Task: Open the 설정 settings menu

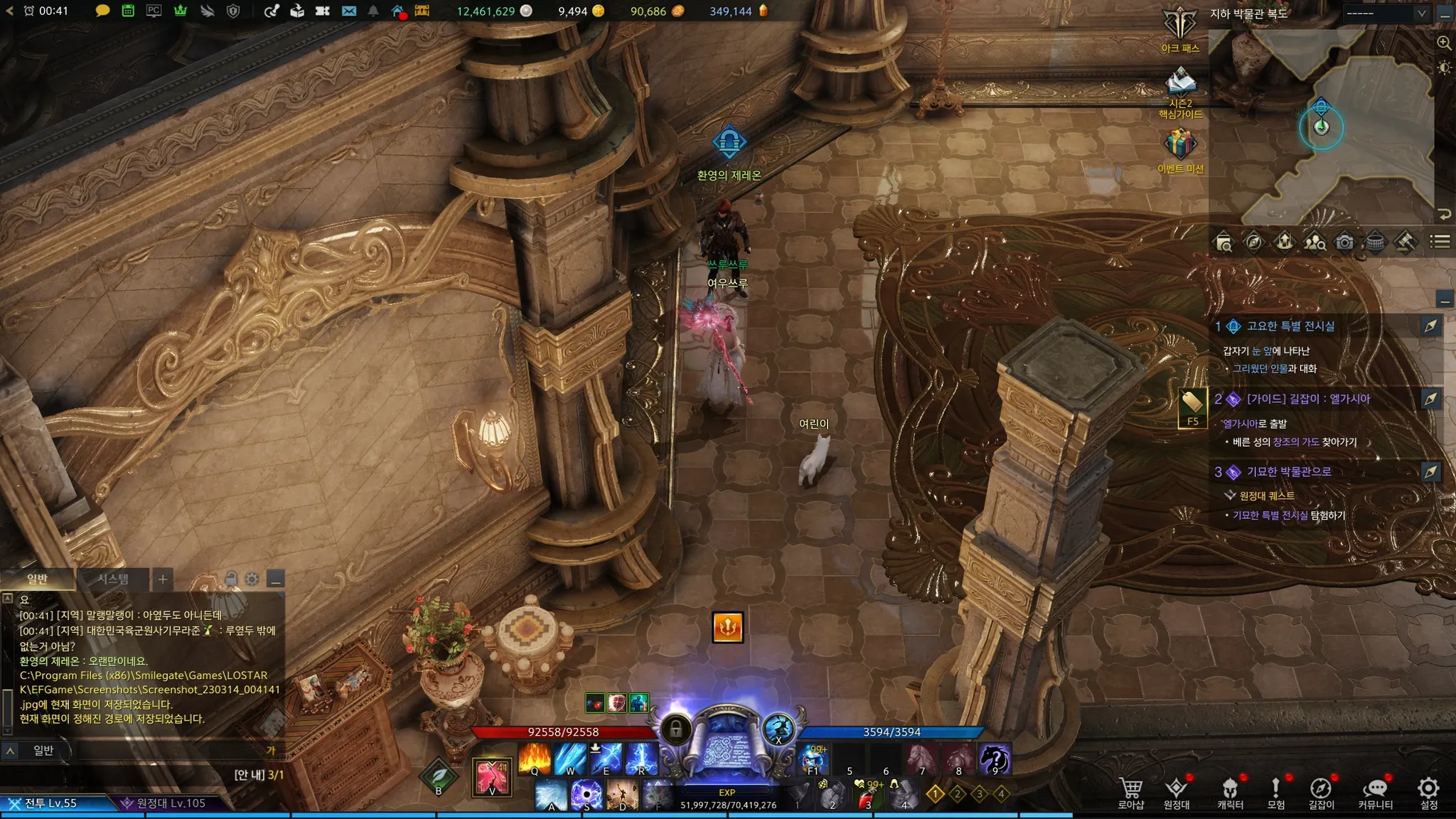Action: tap(1429, 792)
